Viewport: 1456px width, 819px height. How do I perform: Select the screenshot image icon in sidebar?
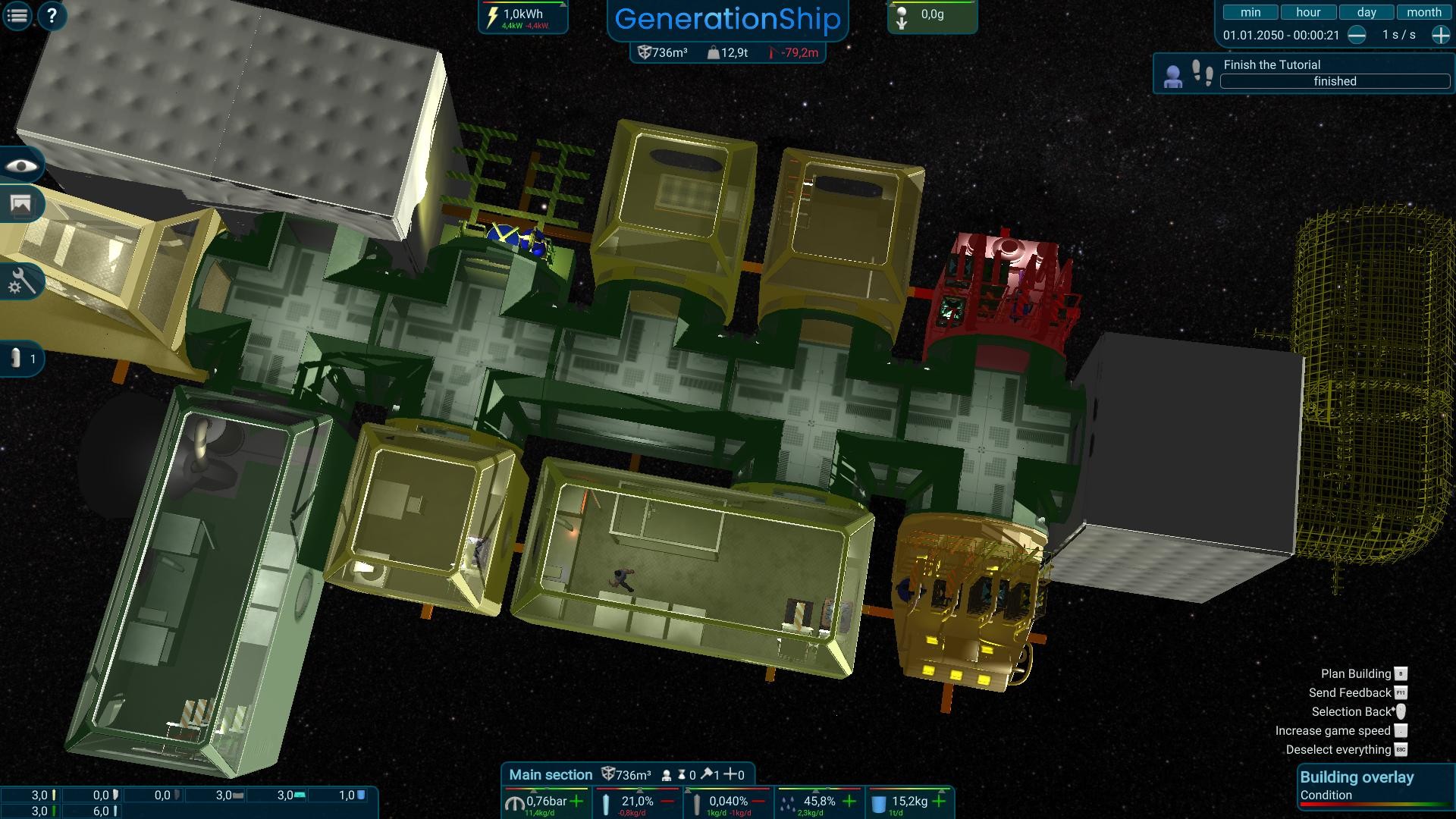coord(20,205)
